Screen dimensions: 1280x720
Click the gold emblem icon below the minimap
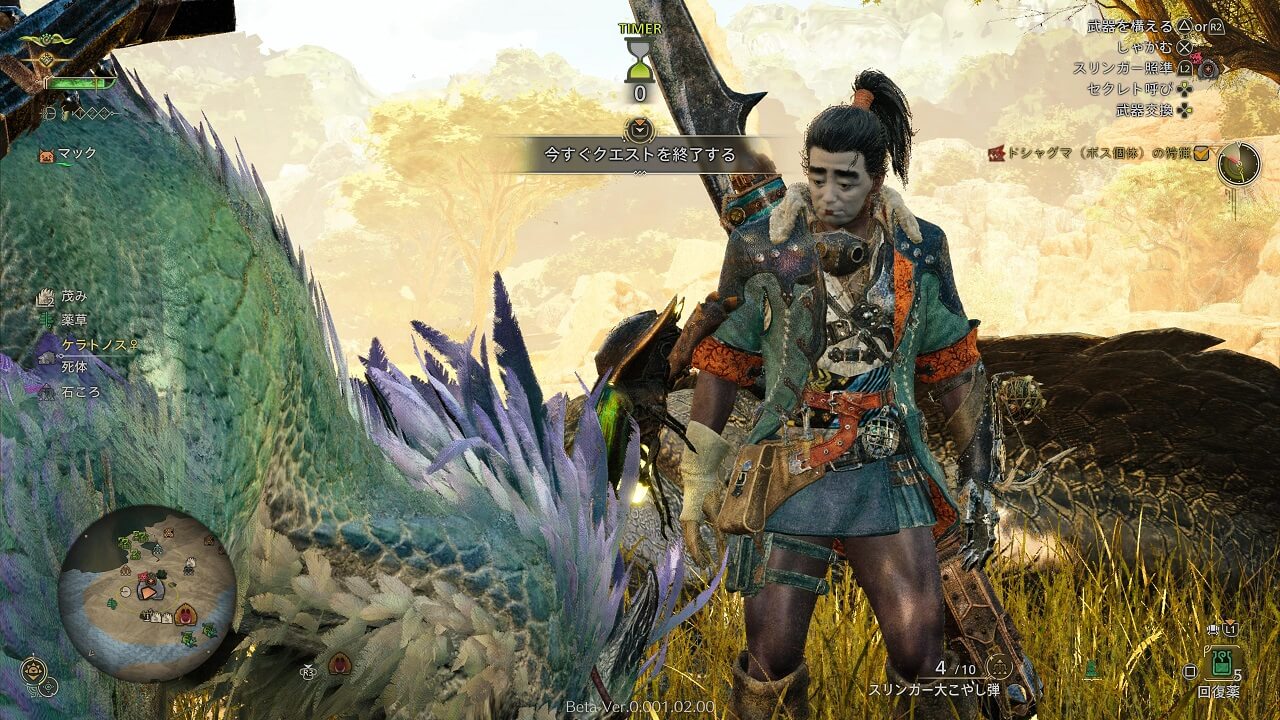tap(33, 669)
